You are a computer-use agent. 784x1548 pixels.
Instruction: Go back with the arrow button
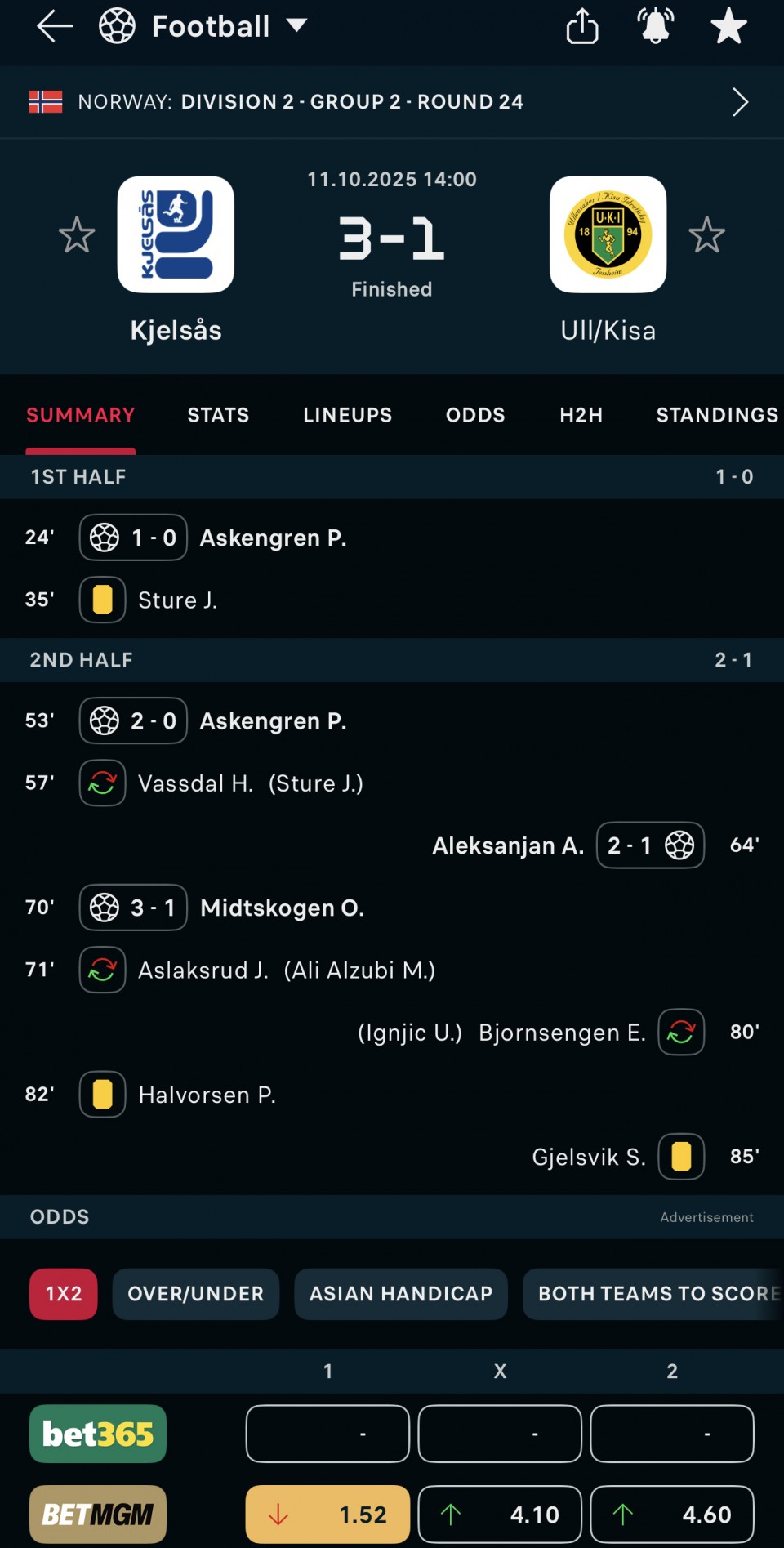pos(55,27)
